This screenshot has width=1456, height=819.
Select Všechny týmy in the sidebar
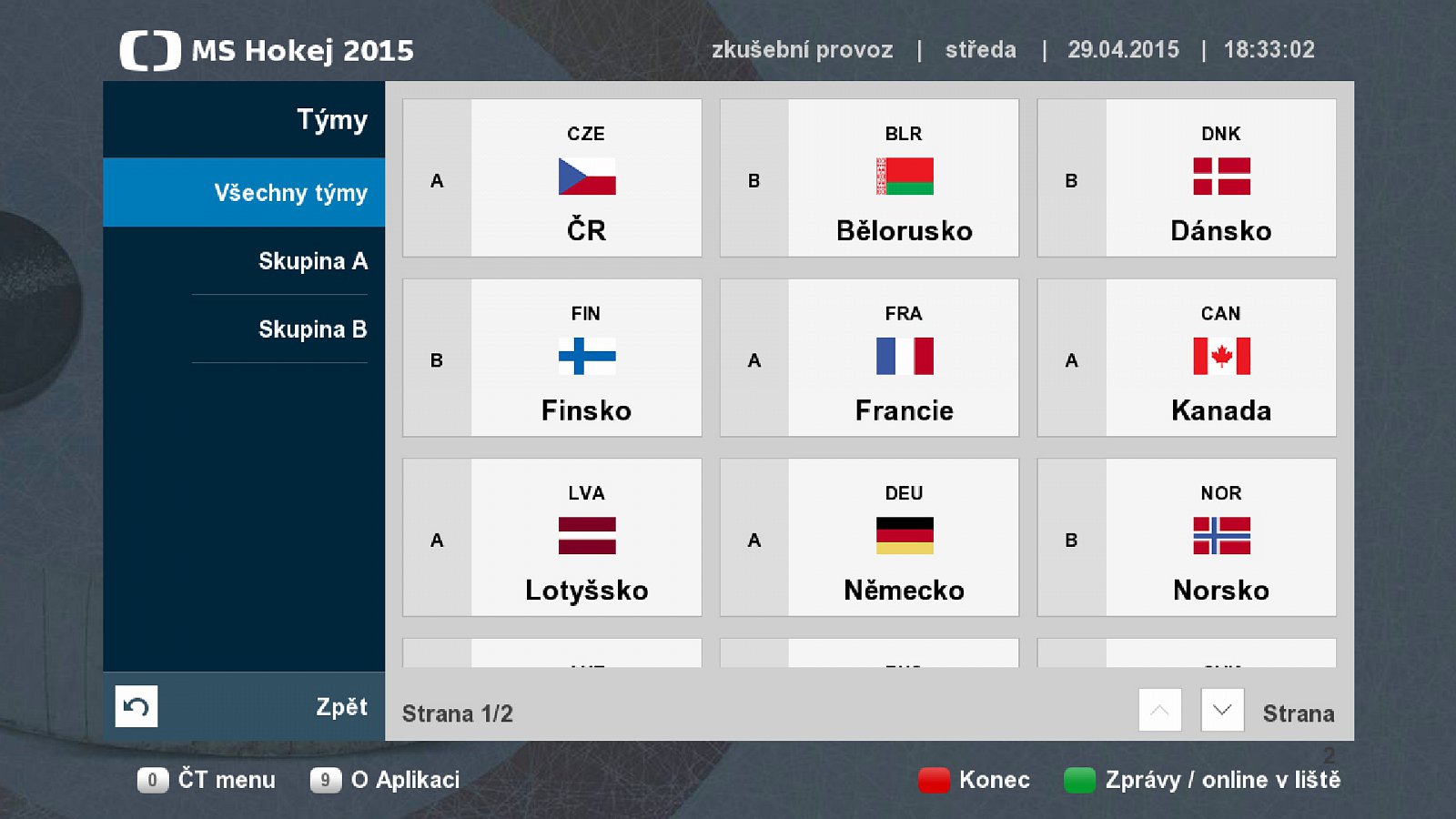click(290, 193)
